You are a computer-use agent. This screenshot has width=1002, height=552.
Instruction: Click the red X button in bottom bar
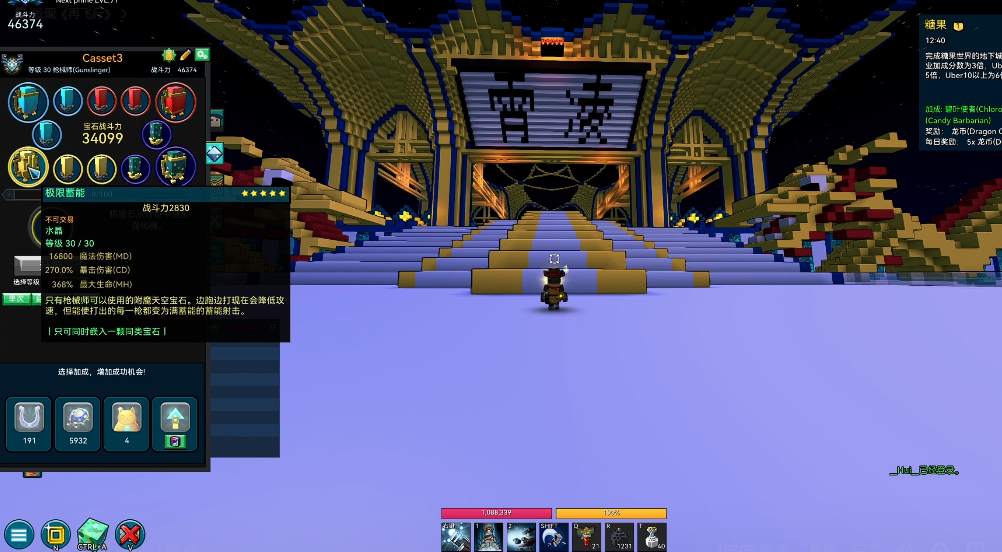pos(130,534)
